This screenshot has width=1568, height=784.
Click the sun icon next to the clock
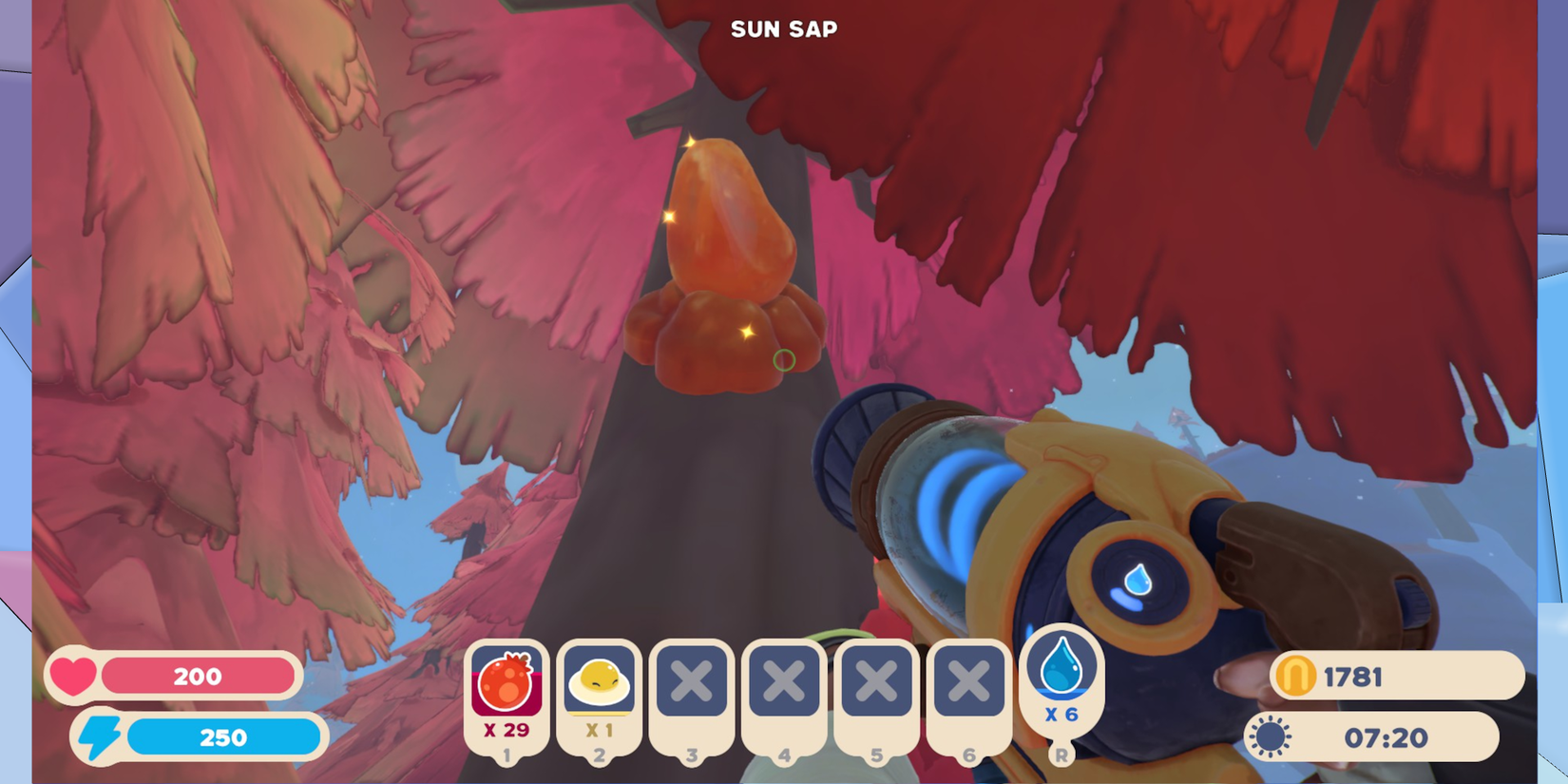click(1271, 736)
